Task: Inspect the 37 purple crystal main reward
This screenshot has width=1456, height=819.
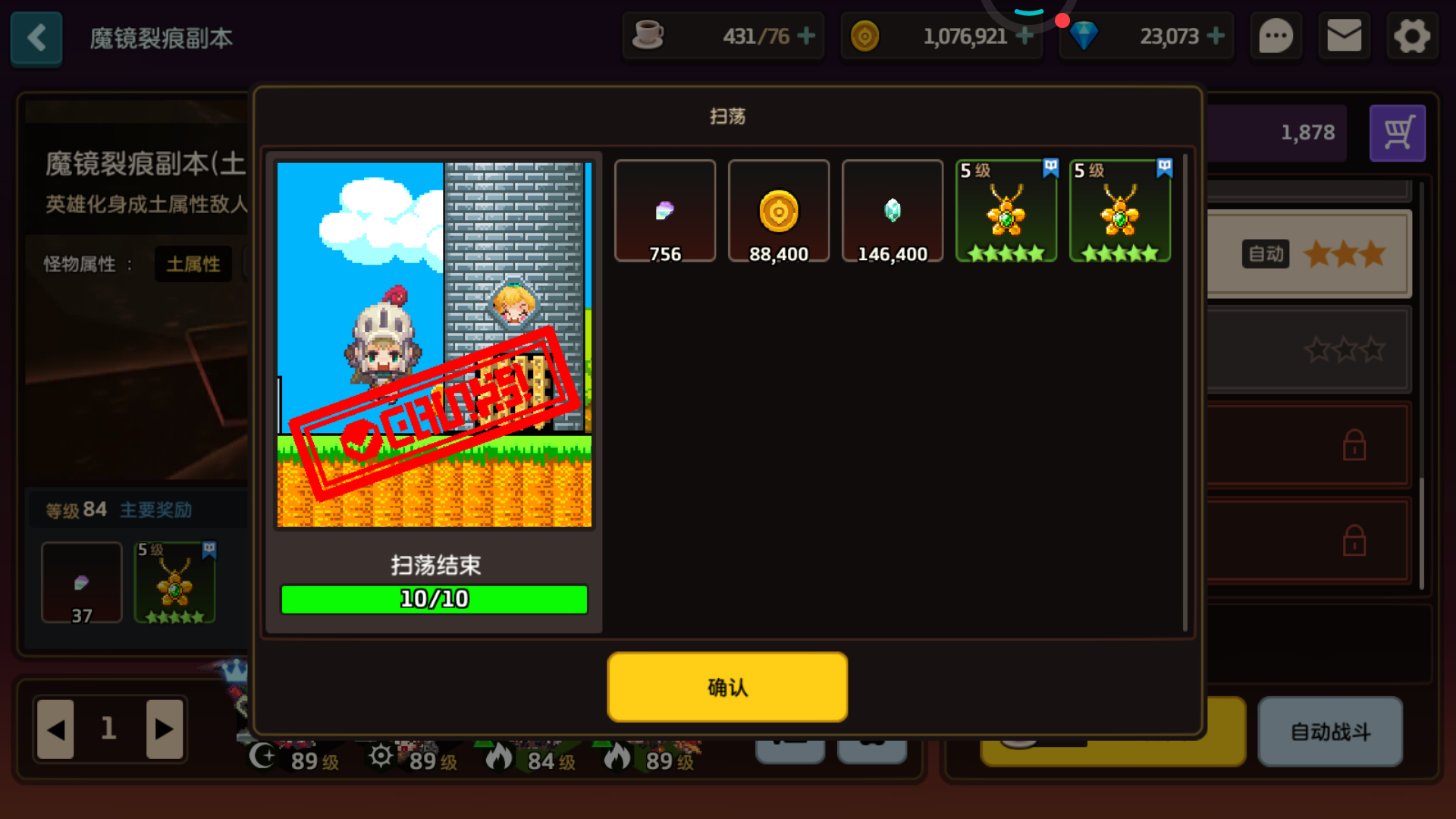Action: (x=82, y=582)
